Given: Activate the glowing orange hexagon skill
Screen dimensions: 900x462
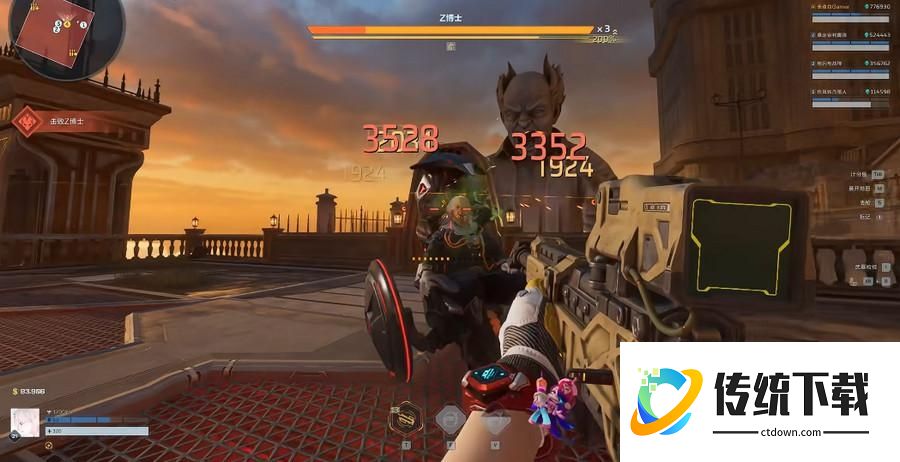Looking at the screenshot, I should [x=407, y=416].
